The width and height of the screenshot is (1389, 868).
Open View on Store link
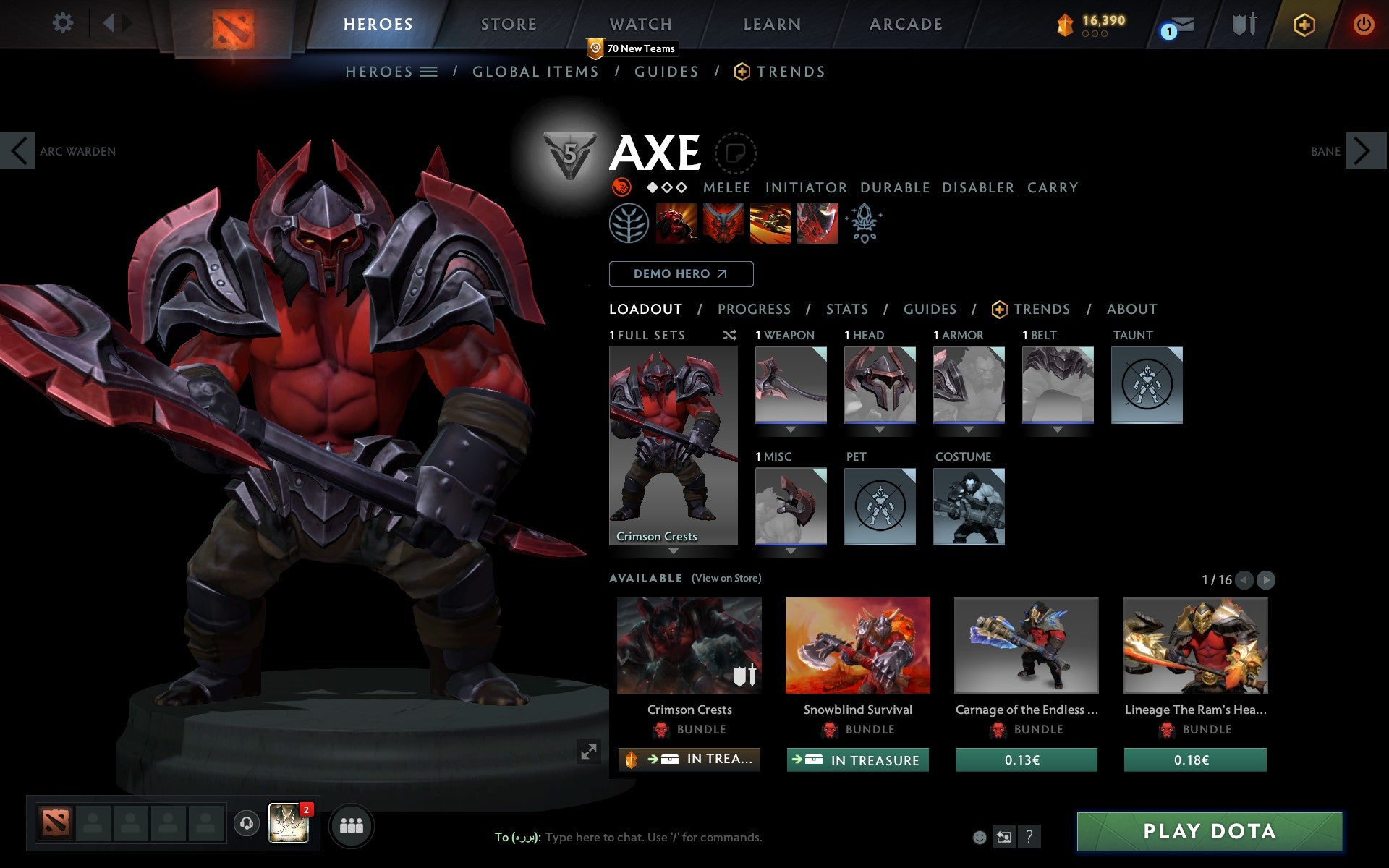click(x=726, y=579)
